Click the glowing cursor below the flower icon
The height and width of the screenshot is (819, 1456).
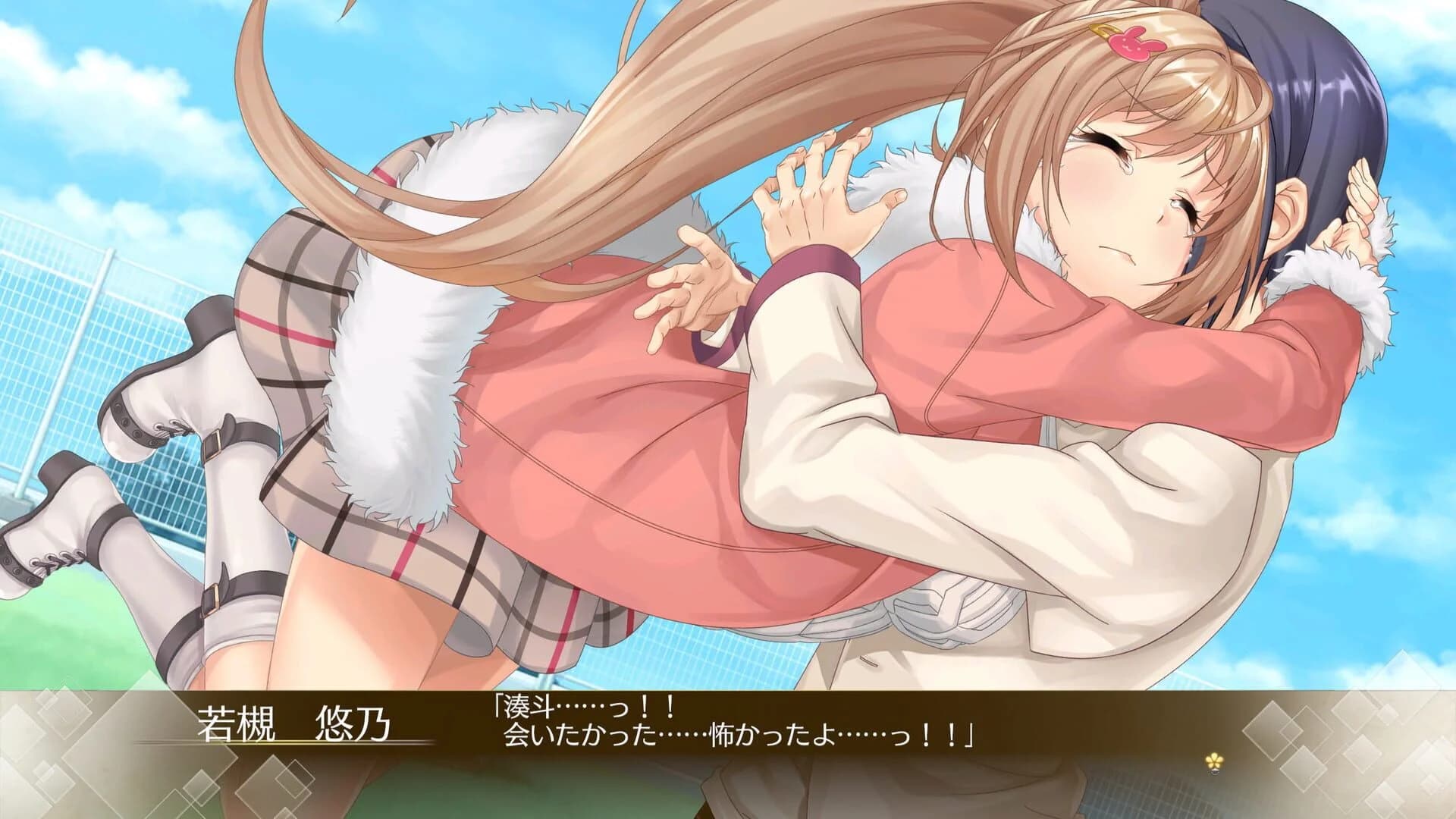1215,772
